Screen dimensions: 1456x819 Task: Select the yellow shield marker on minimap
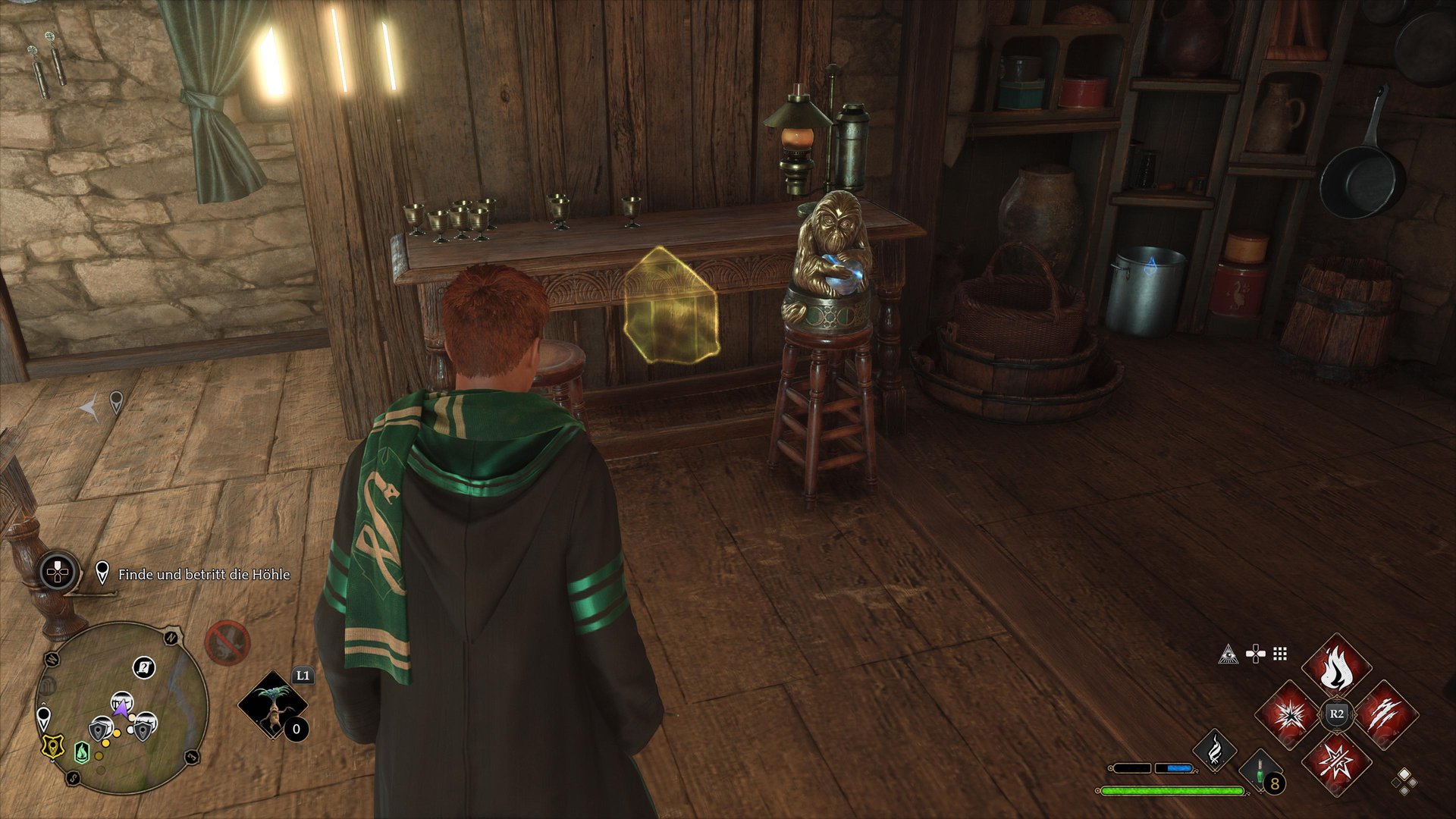point(52,746)
